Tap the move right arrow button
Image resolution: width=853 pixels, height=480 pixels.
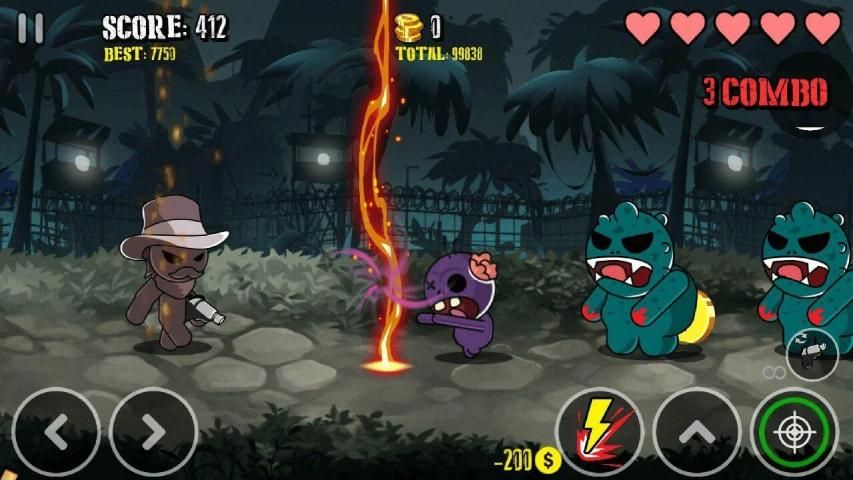click(x=152, y=431)
